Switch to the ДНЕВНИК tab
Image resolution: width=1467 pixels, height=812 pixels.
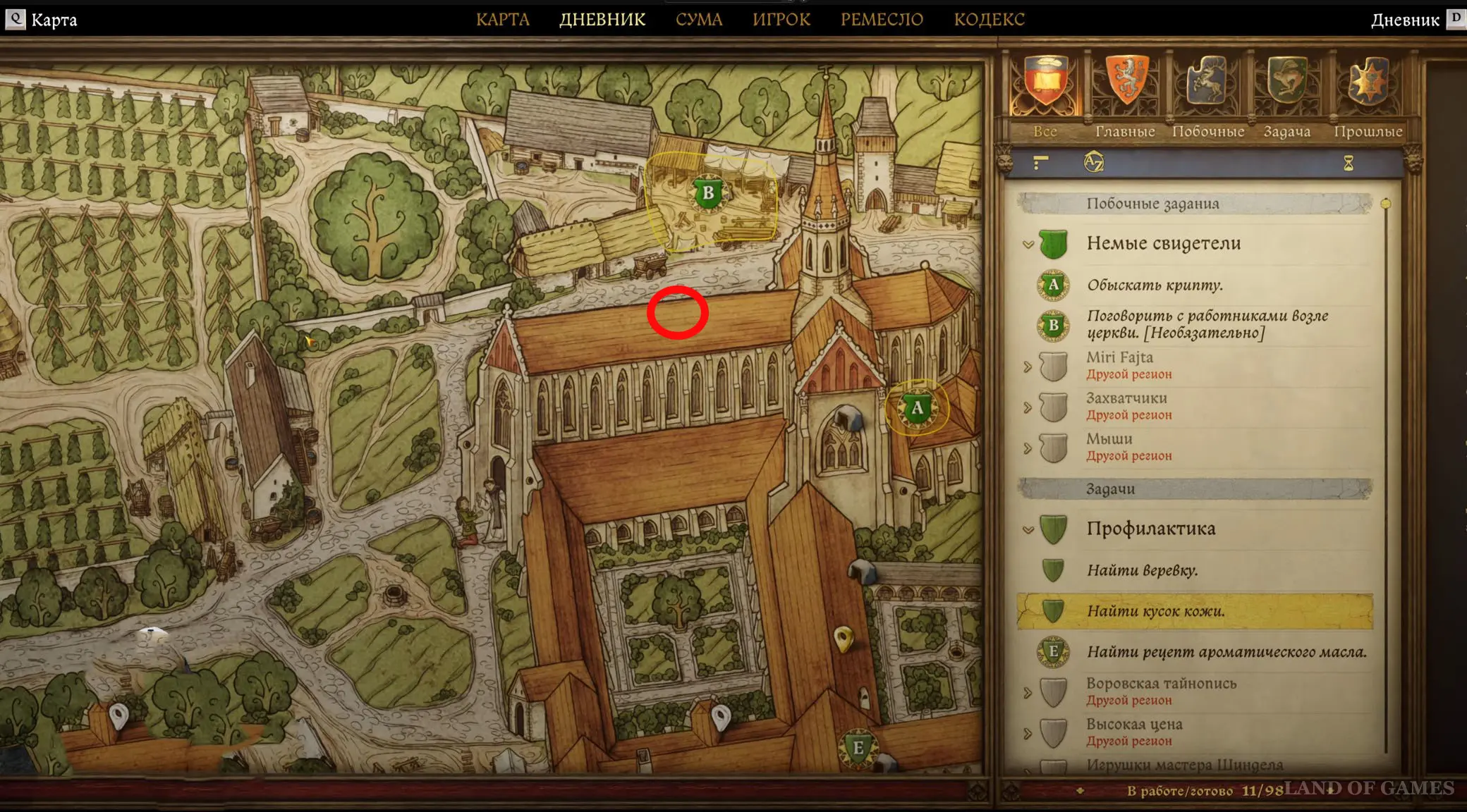click(602, 20)
